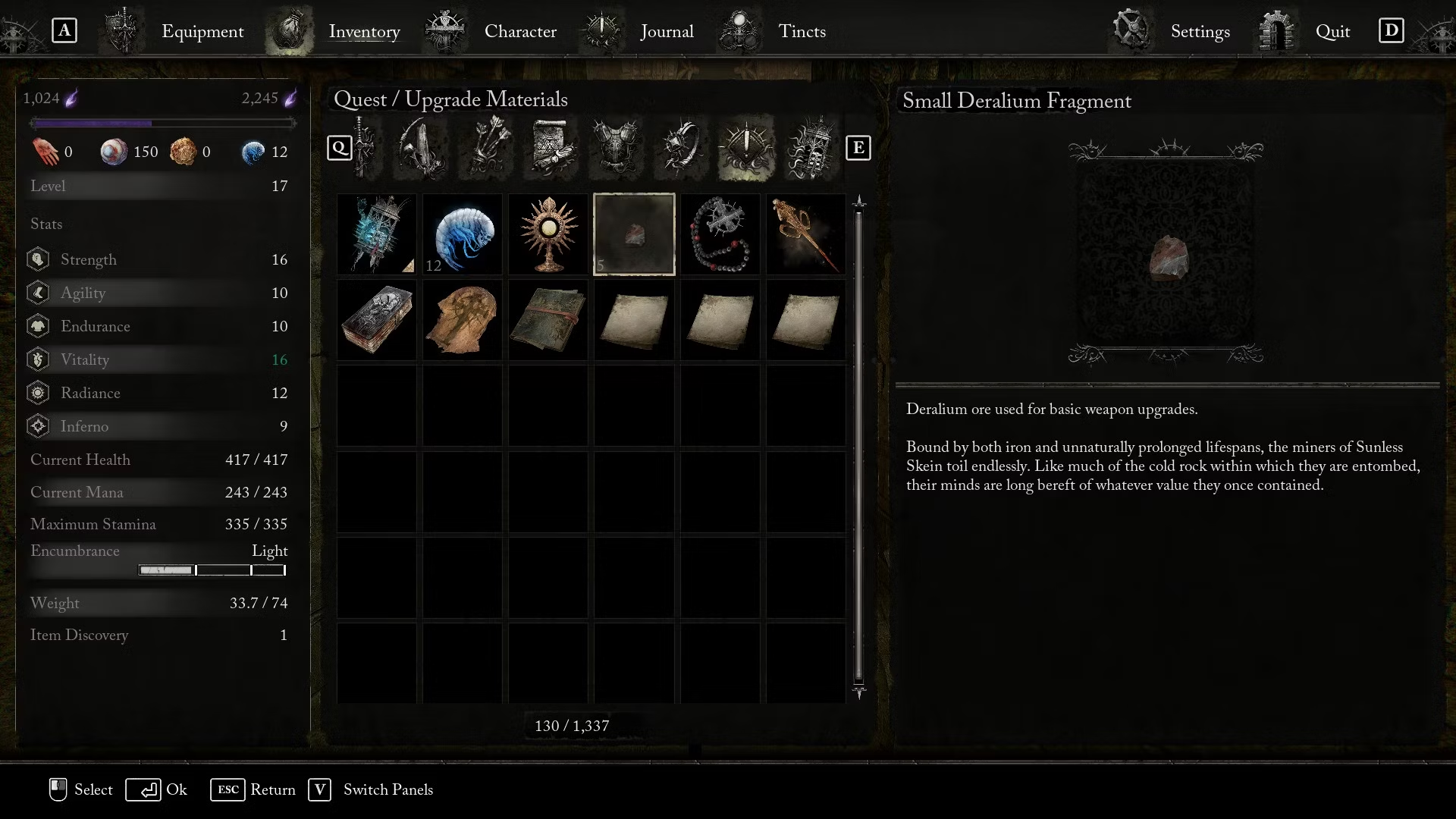Open the lantern cage category tab

811,147
